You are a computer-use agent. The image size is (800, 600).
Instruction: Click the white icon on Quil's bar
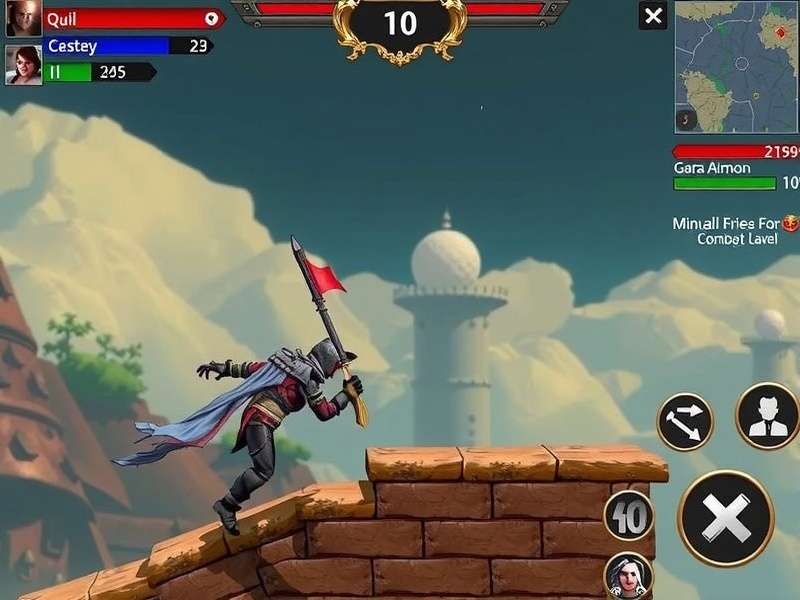pyautogui.click(x=211, y=18)
